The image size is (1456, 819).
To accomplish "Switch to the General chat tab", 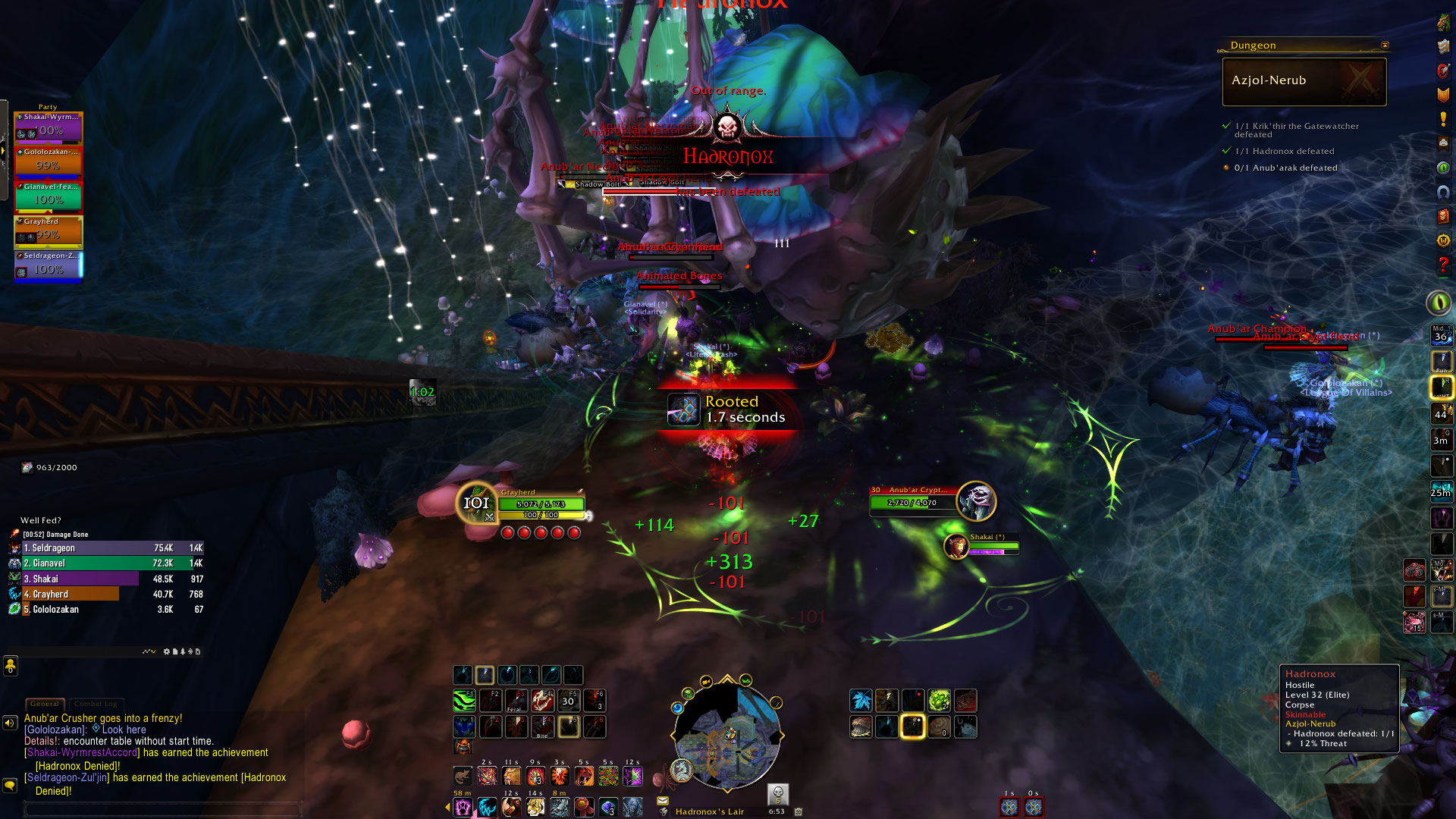I will [44, 704].
